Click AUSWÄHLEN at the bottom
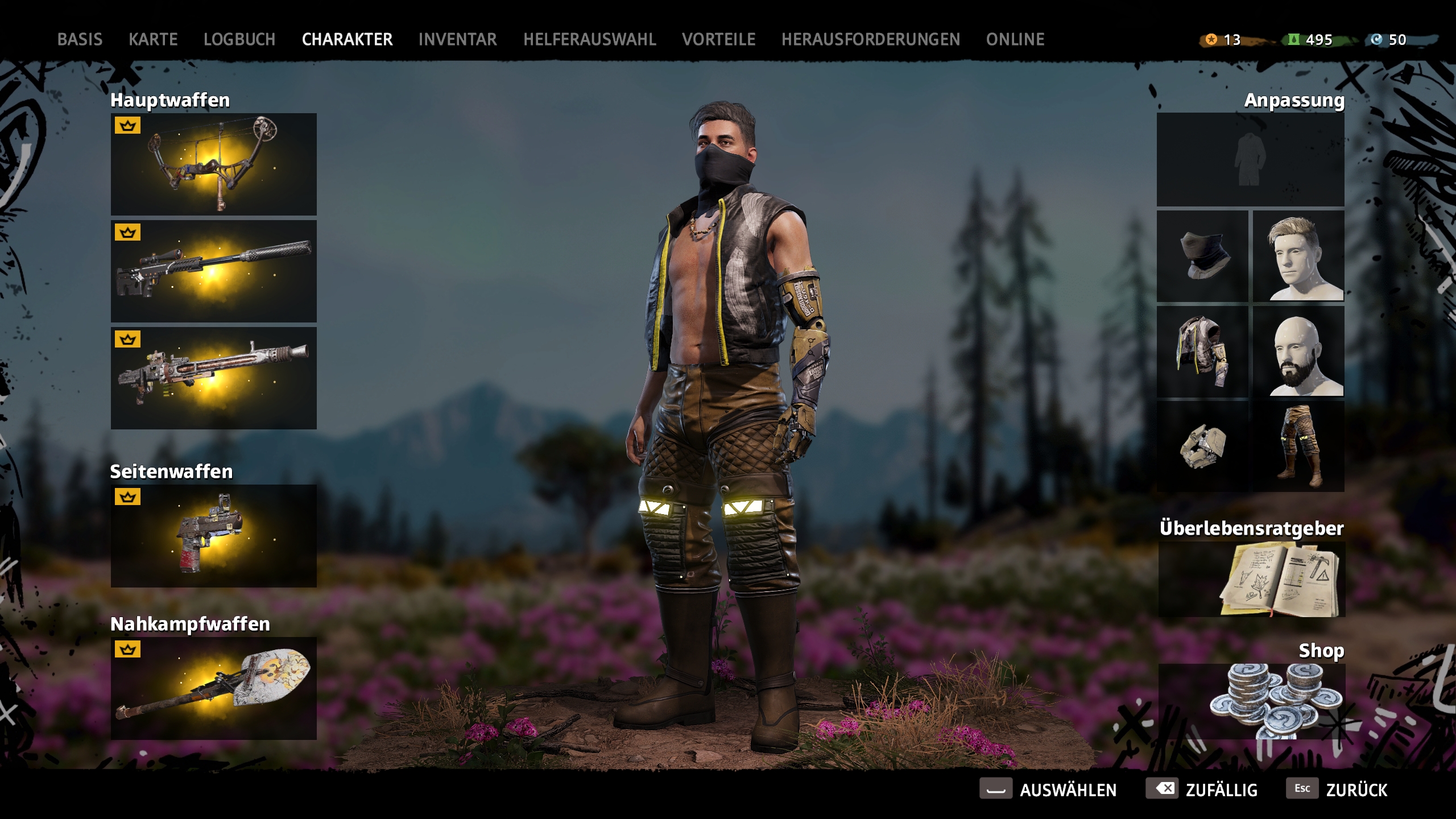Viewport: 1456px width, 819px height. coord(1069,789)
